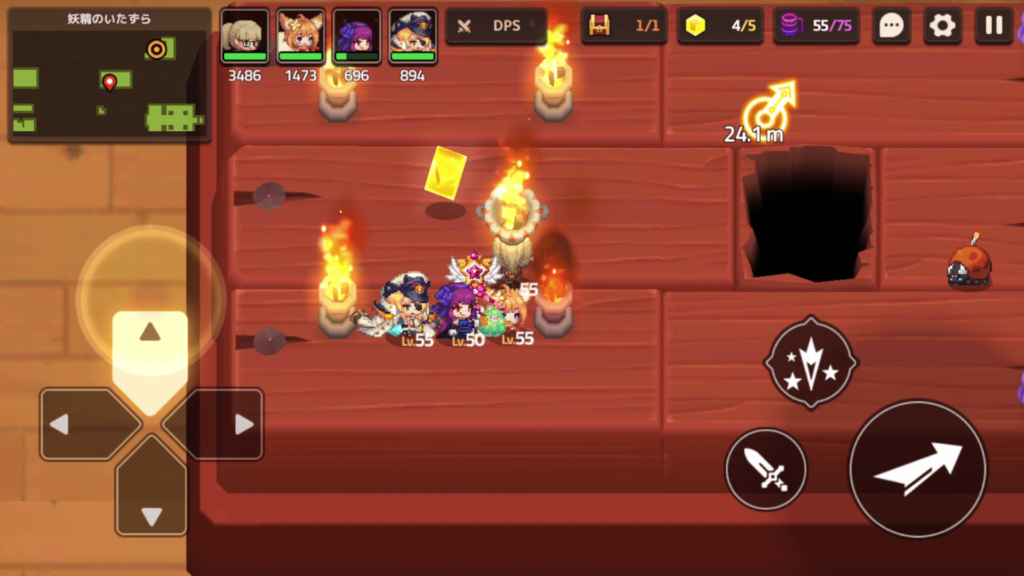Screen dimensions: 1024x576
Task: Select the blonde knight party portrait
Action: point(245,37)
